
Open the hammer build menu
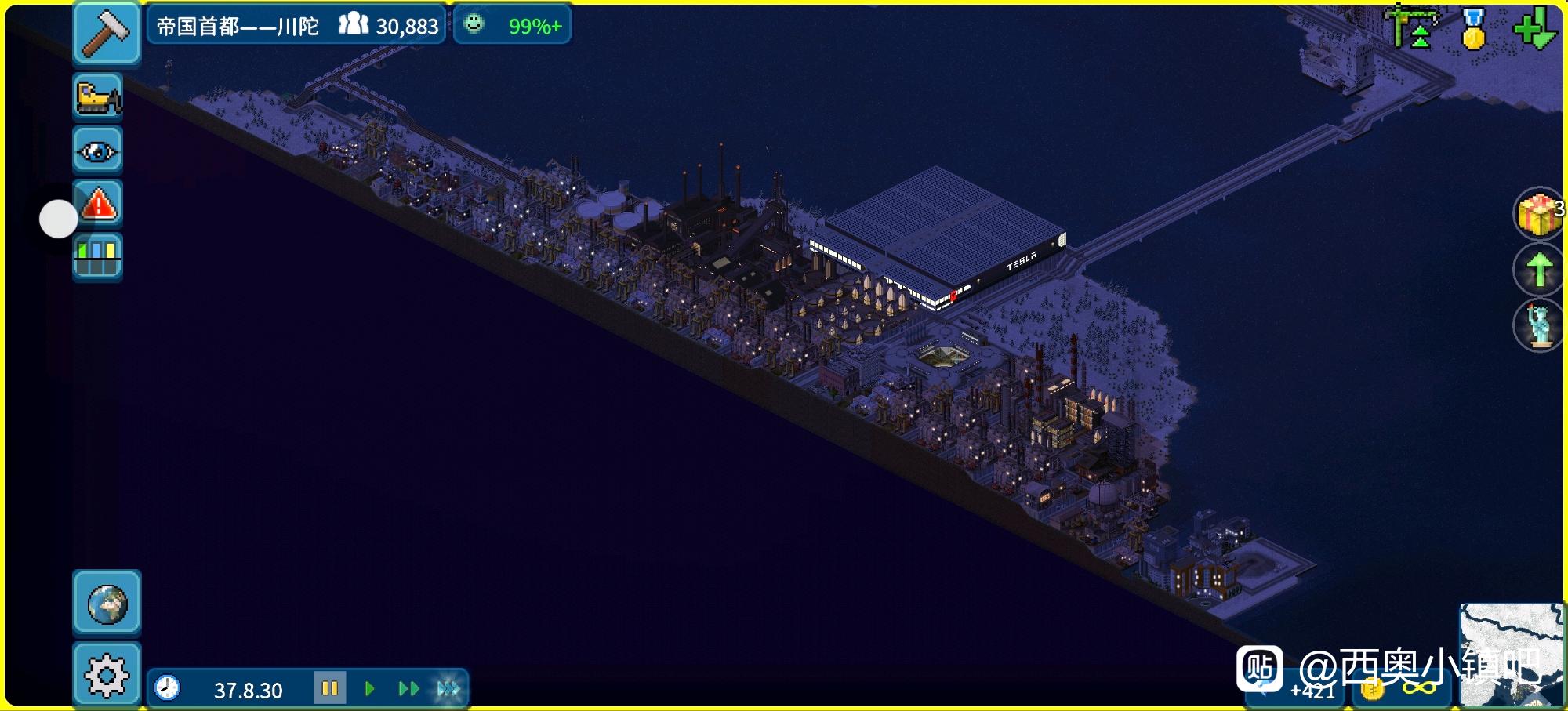(x=107, y=33)
